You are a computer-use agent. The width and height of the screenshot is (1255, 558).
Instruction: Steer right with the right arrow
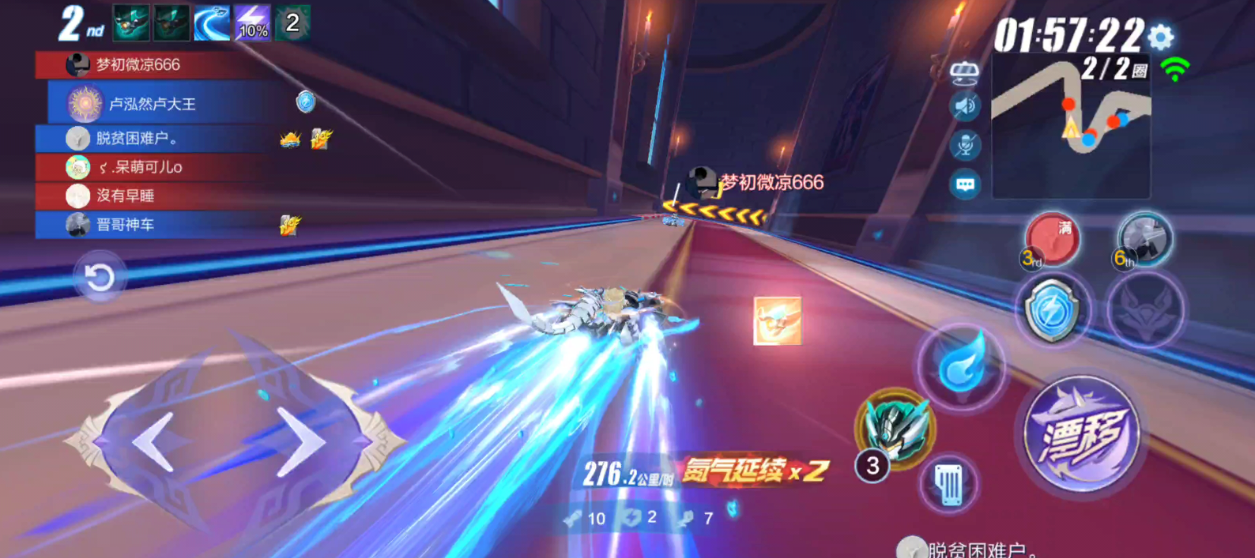click(x=299, y=443)
